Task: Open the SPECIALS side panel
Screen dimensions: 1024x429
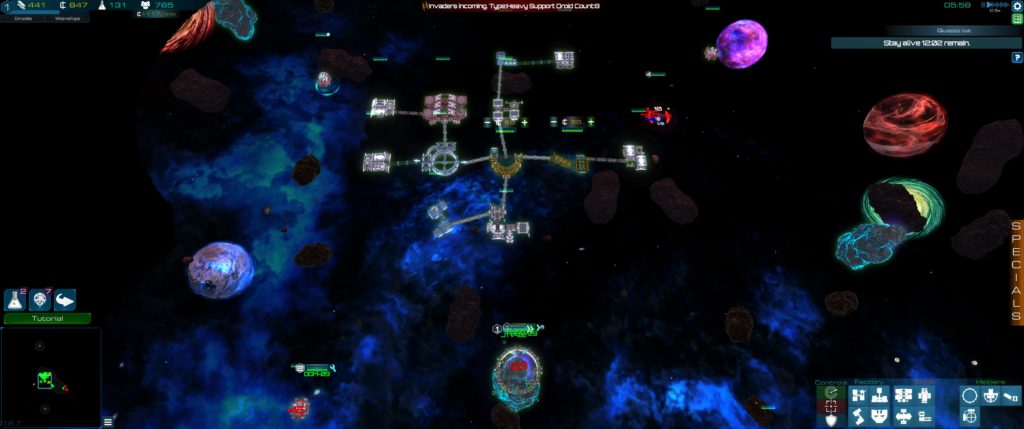Action: [1017, 272]
